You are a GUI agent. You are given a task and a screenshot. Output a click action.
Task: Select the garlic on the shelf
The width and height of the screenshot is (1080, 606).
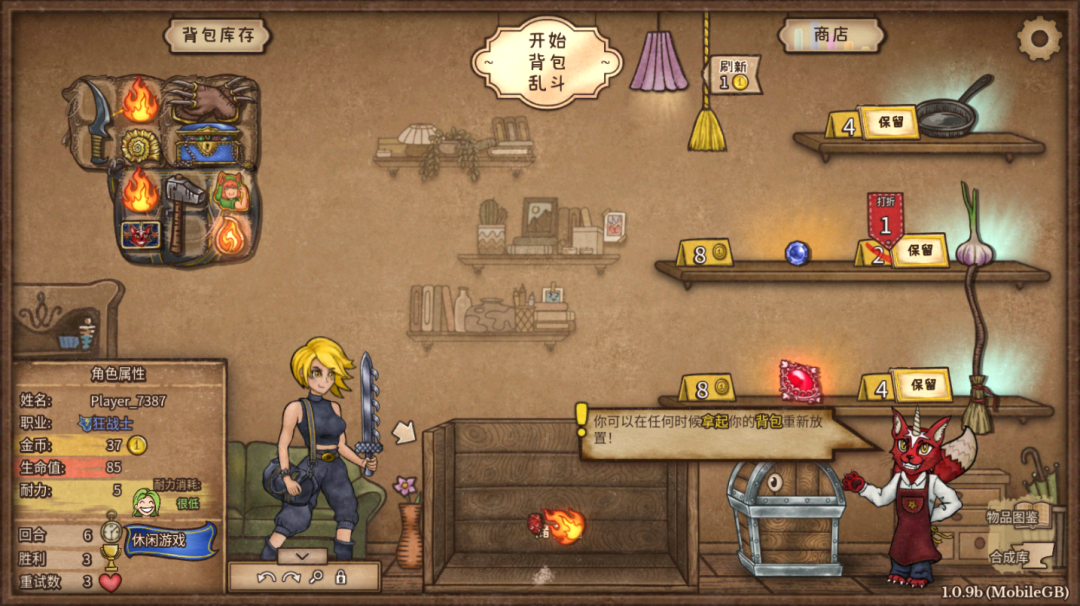[x=972, y=242]
